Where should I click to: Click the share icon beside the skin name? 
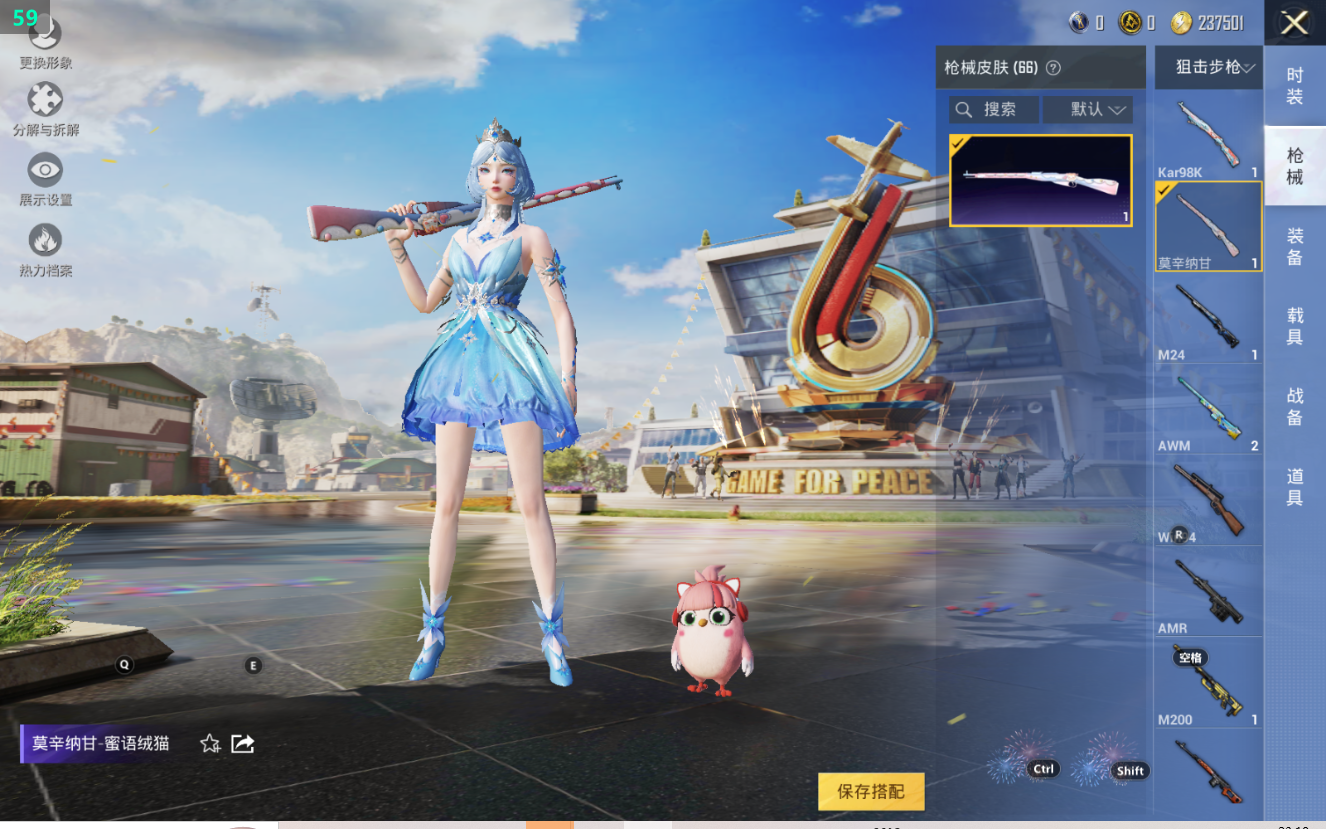242,743
